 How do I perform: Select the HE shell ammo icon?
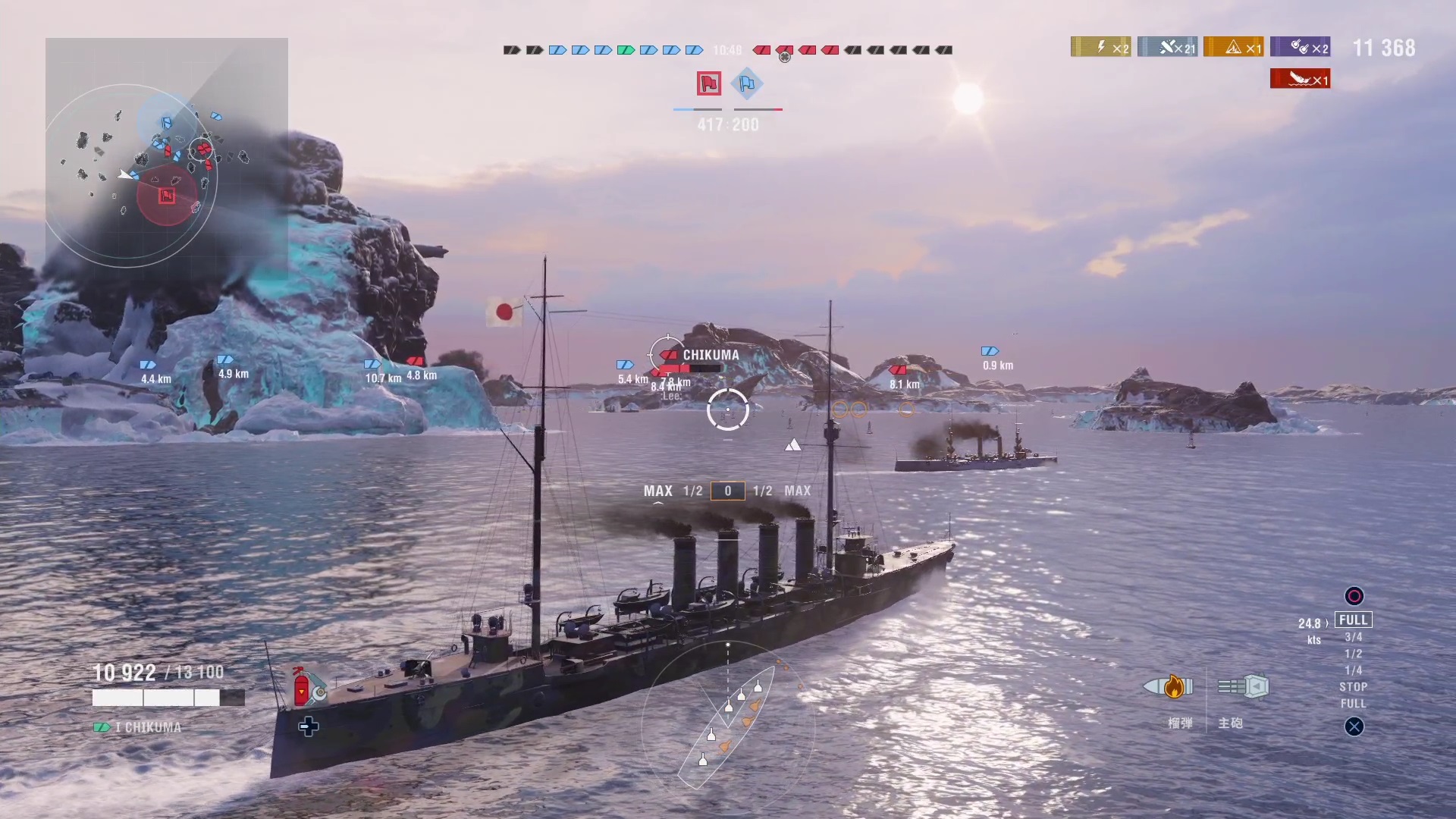[1169, 687]
